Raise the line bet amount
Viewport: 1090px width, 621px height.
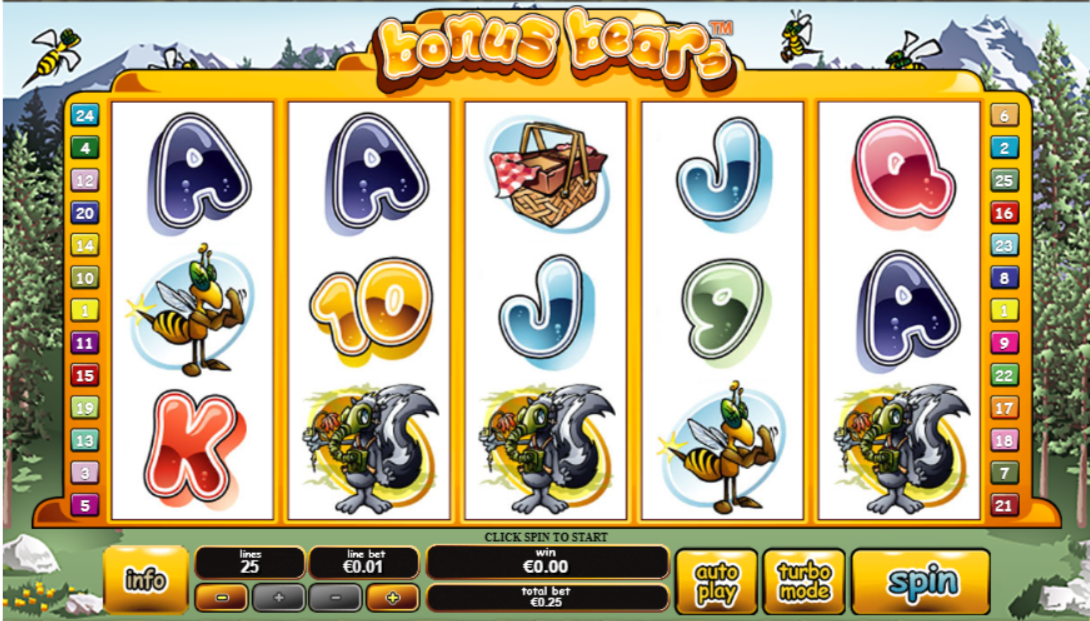click(x=392, y=598)
